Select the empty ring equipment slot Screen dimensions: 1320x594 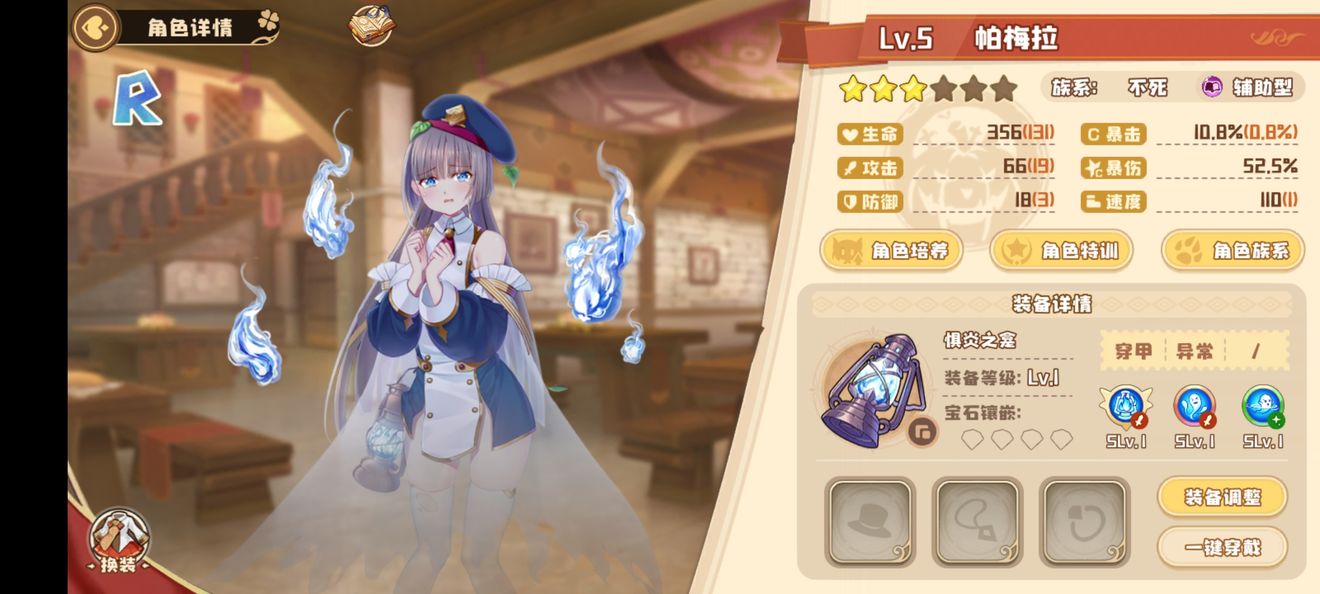tap(1084, 521)
